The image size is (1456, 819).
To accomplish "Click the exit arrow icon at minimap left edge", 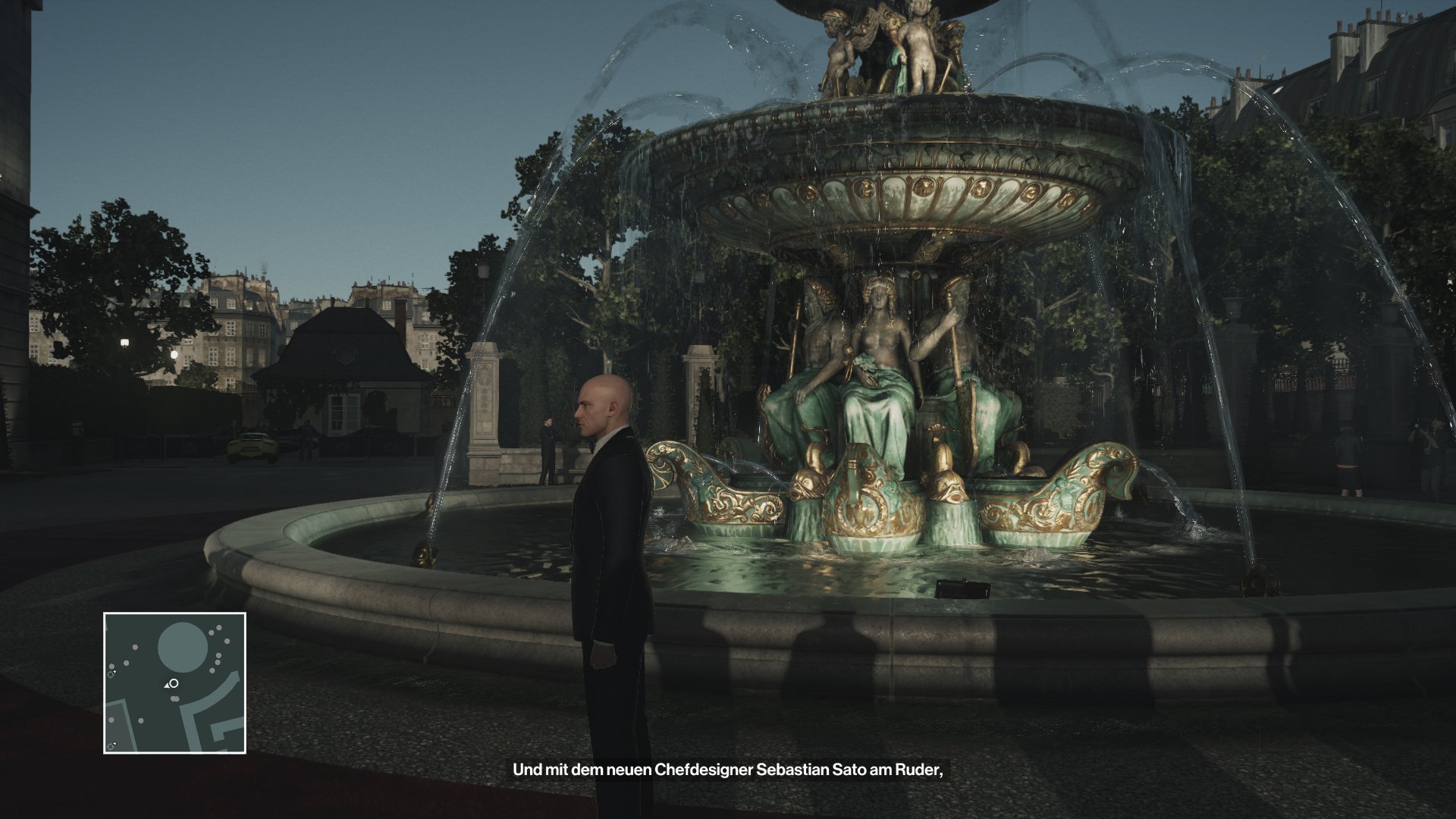I will (111, 674).
